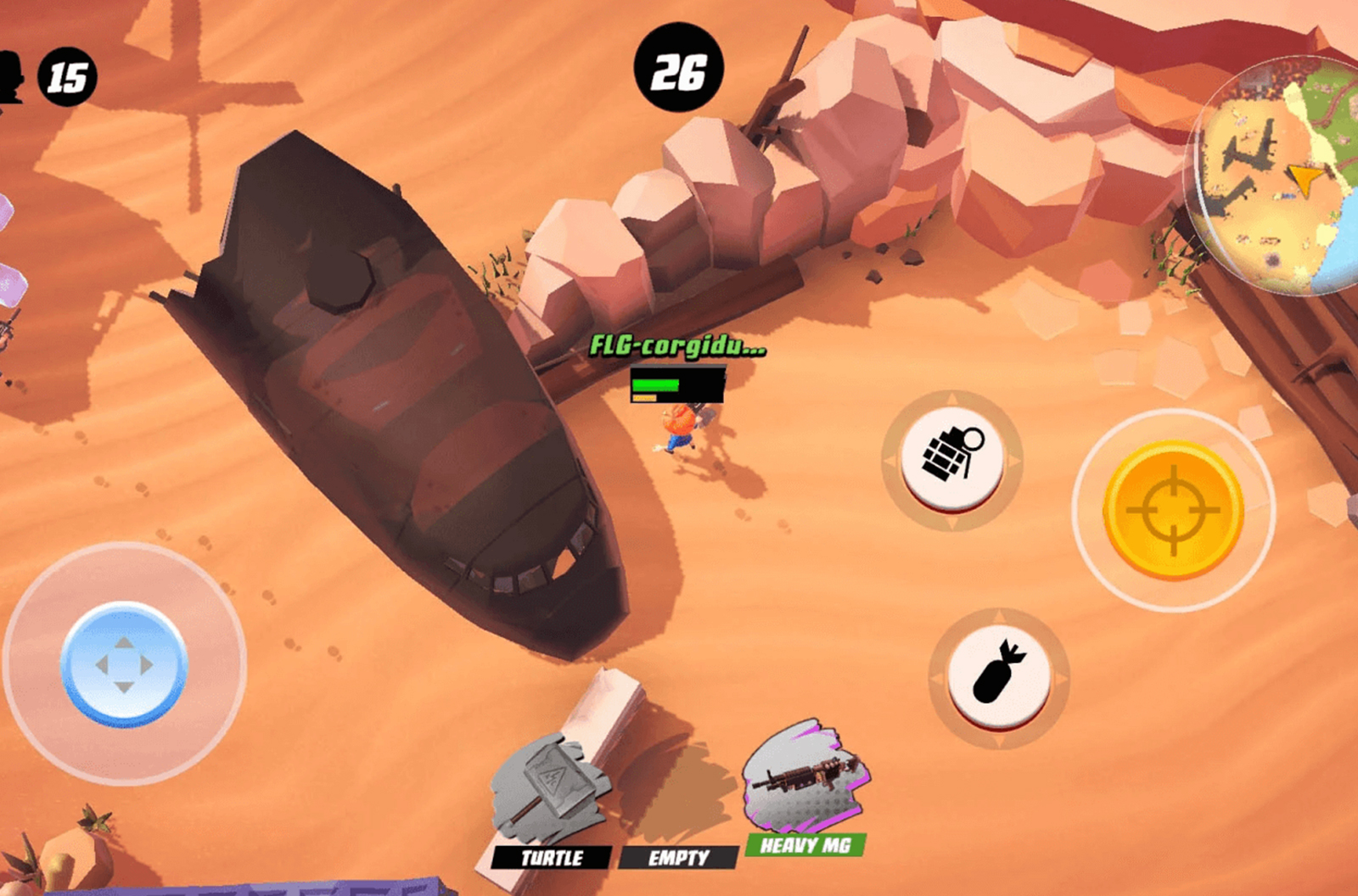Switch to the Heavy MG weapon
1358x896 pixels.
tap(805, 789)
